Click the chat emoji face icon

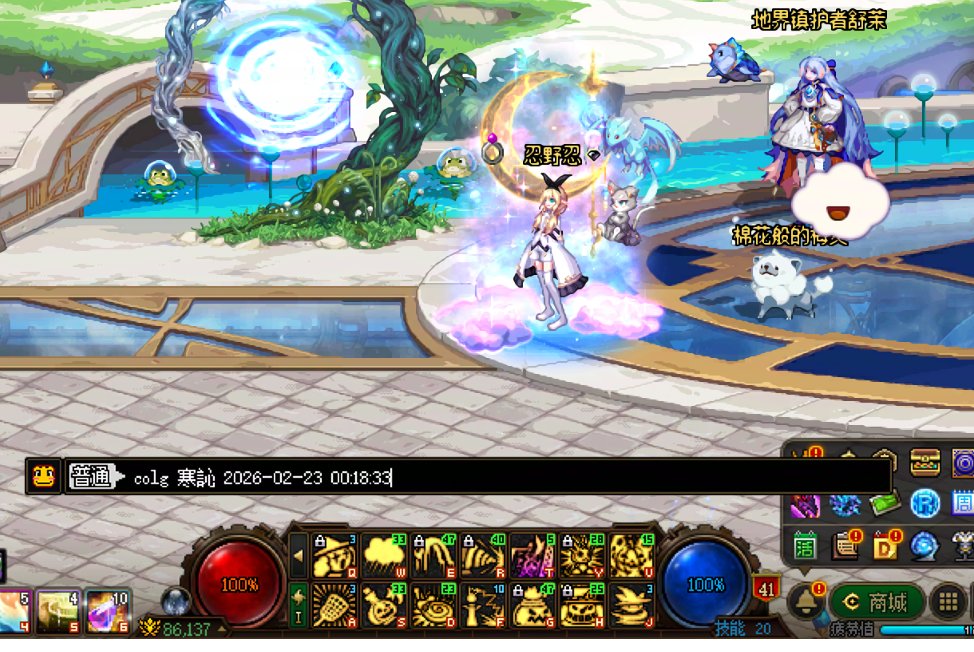[x=43, y=477]
